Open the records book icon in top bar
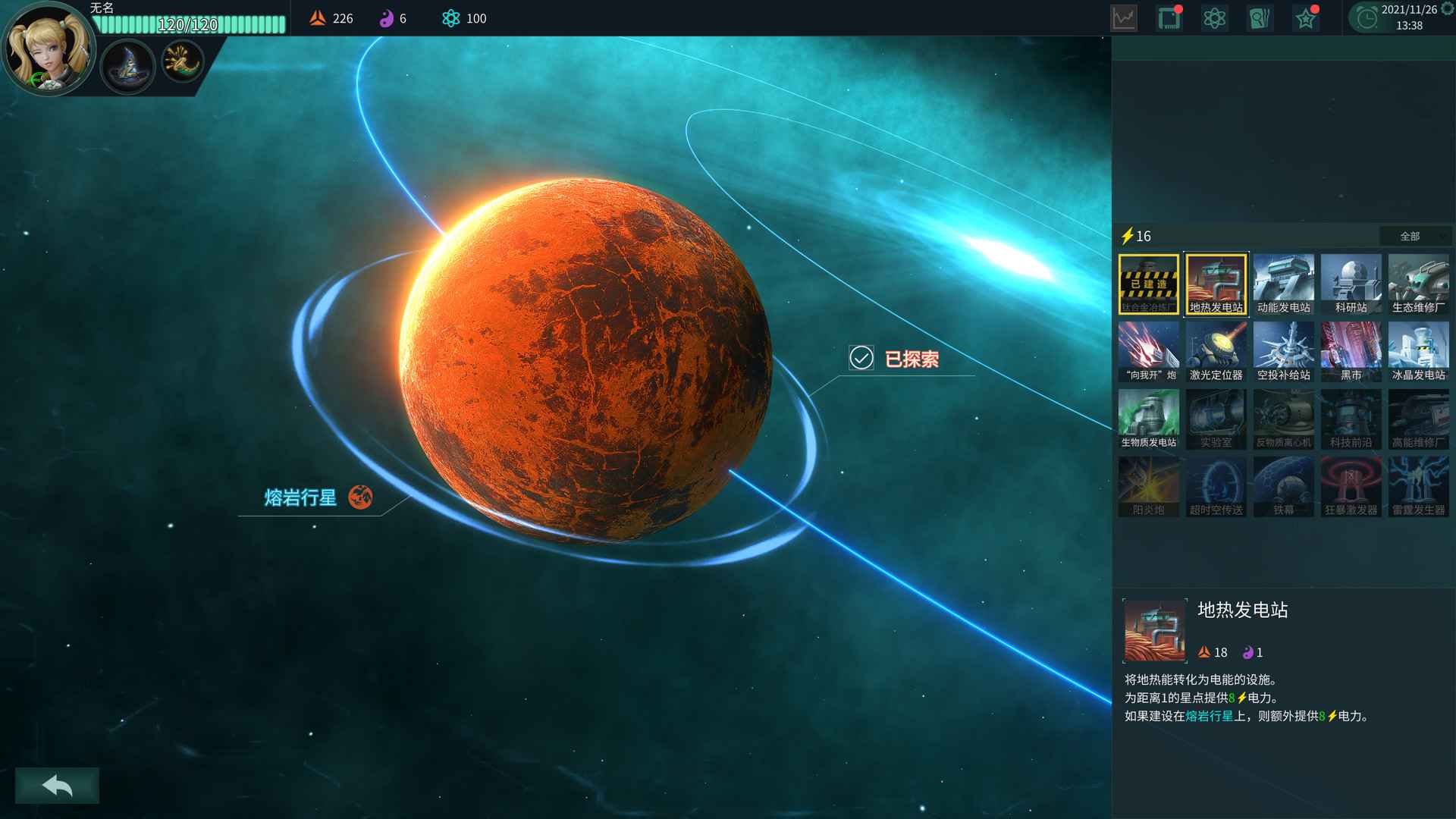The width and height of the screenshot is (1456, 819). 1260,17
